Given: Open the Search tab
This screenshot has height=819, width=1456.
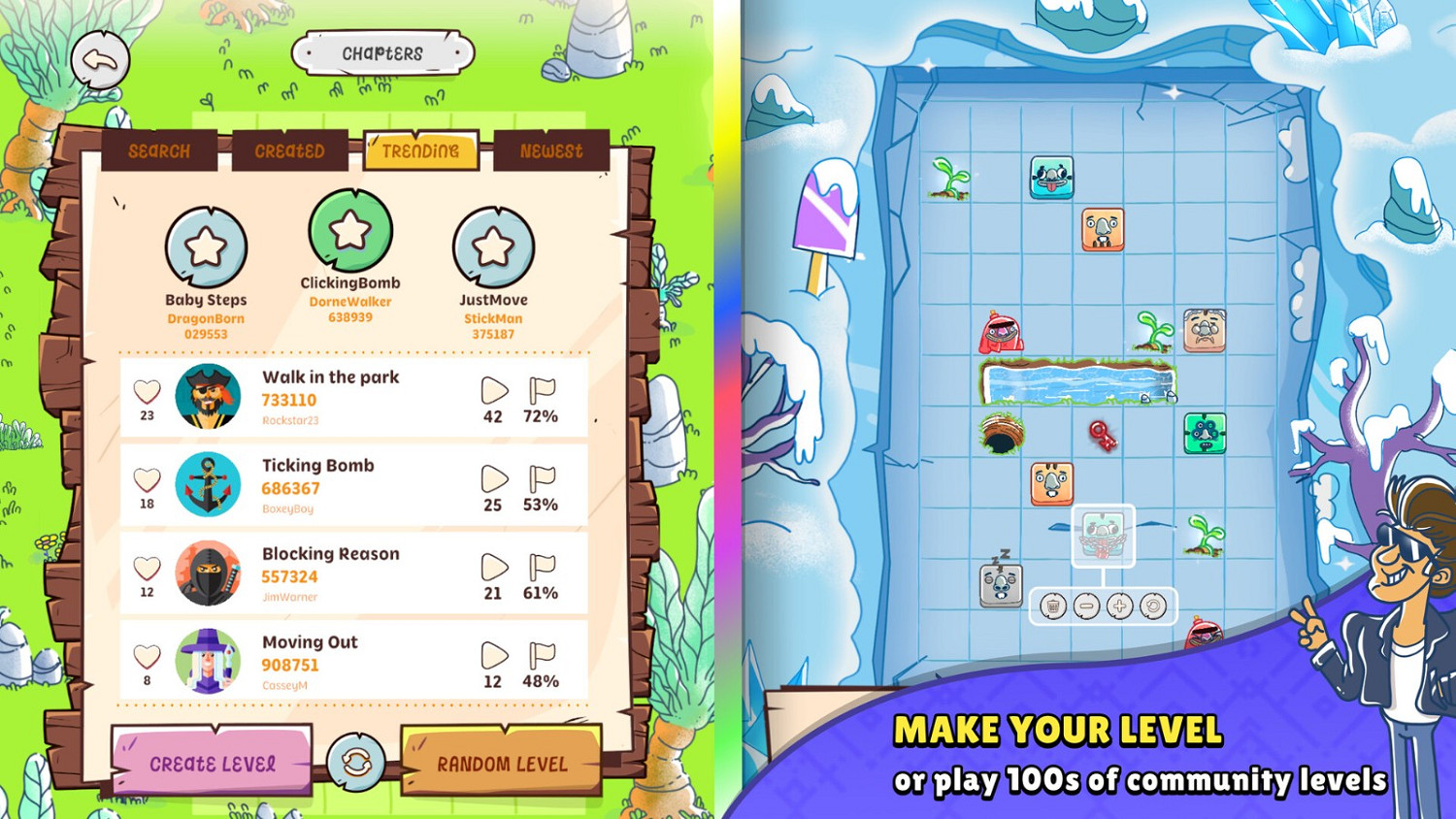Looking at the screenshot, I should click(x=158, y=150).
